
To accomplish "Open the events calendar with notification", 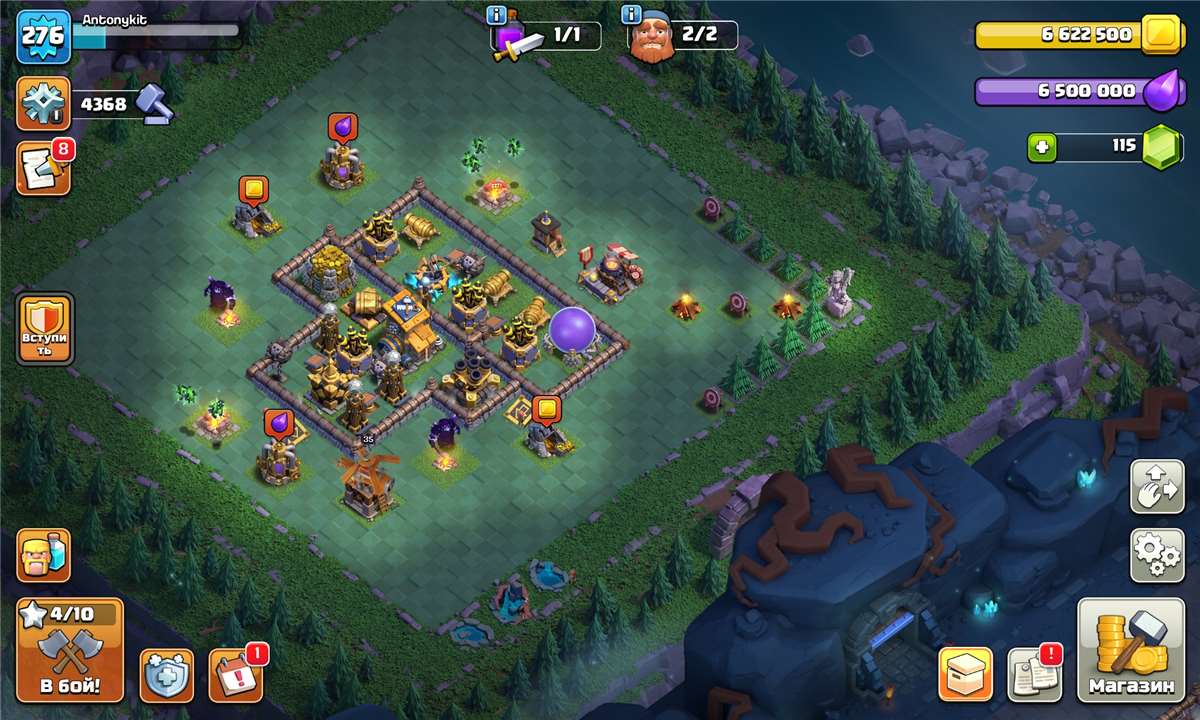I will click(x=235, y=675).
